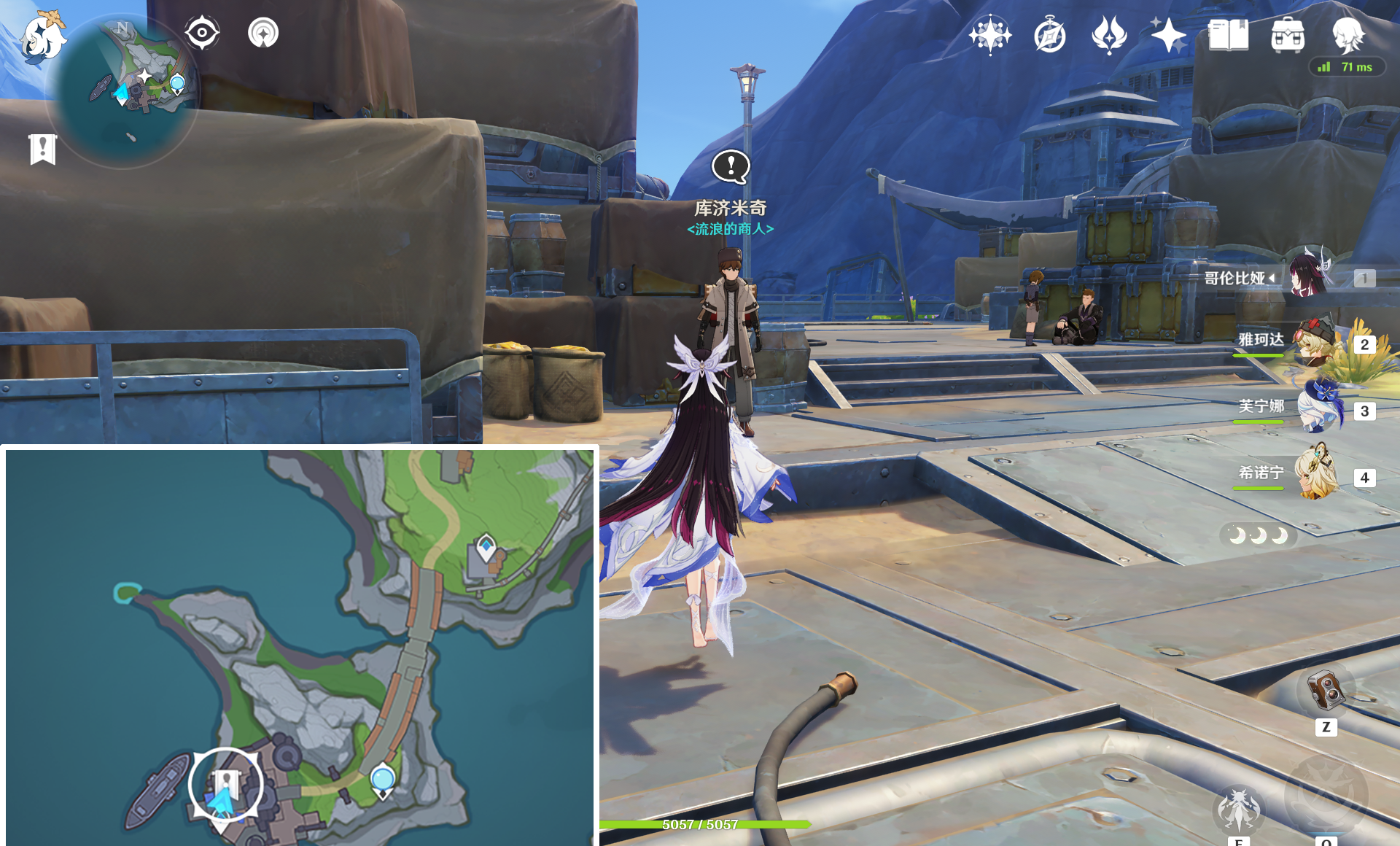
Task: Select the circled quest marker on the map
Action: (226, 785)
